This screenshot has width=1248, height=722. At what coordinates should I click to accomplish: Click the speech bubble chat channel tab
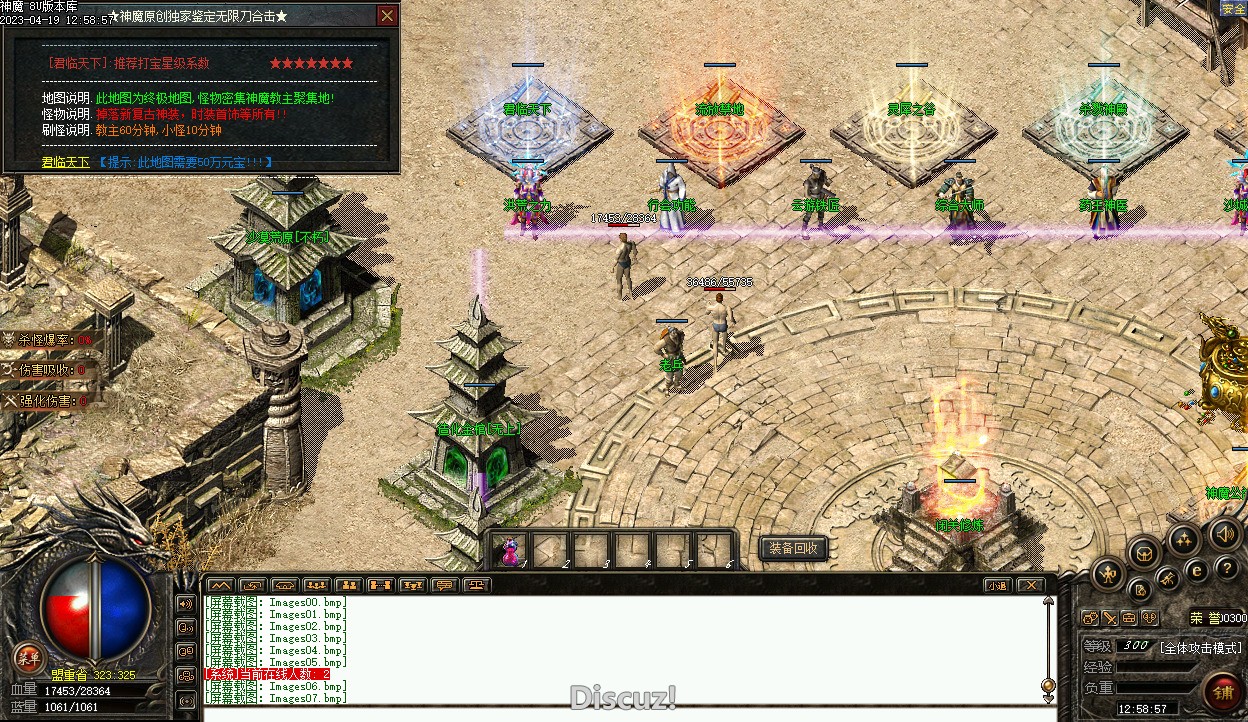click(445, 585)
